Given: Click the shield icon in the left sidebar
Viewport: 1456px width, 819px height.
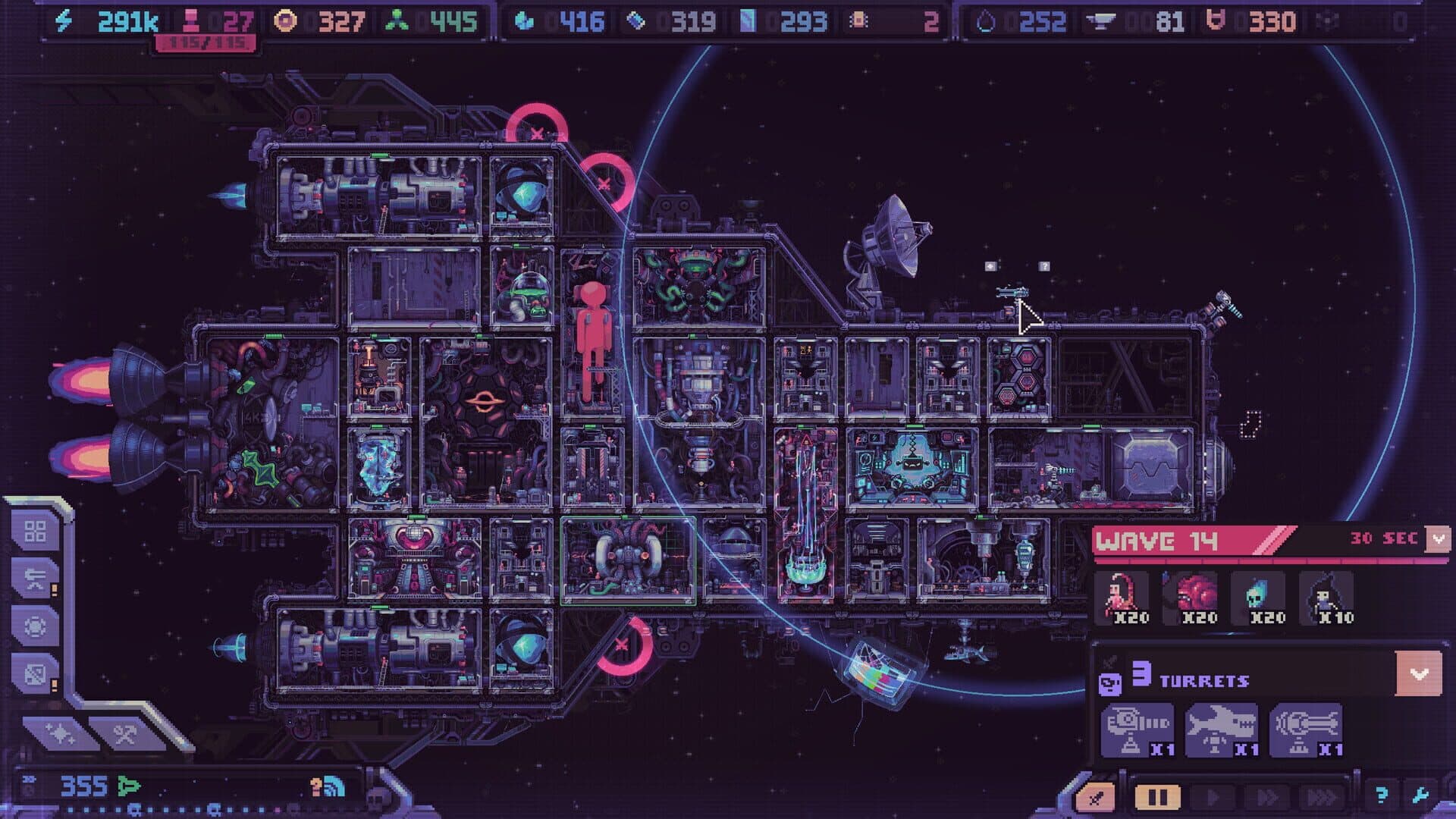Looking at the screenshot, I should coord(35,624).
